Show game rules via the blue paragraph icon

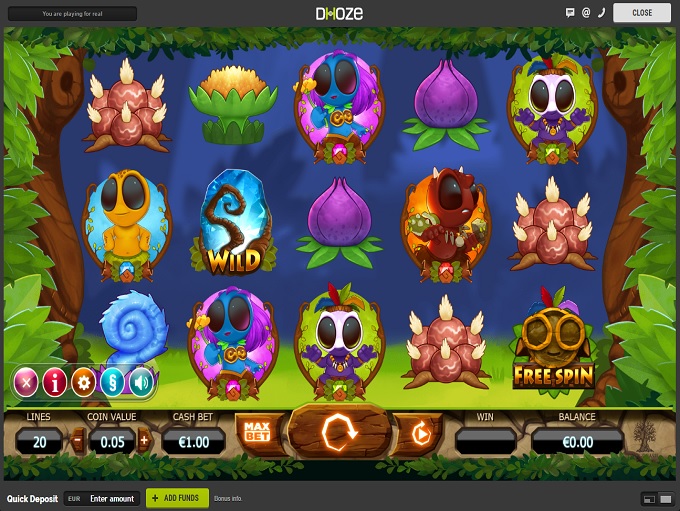[112, 380]
